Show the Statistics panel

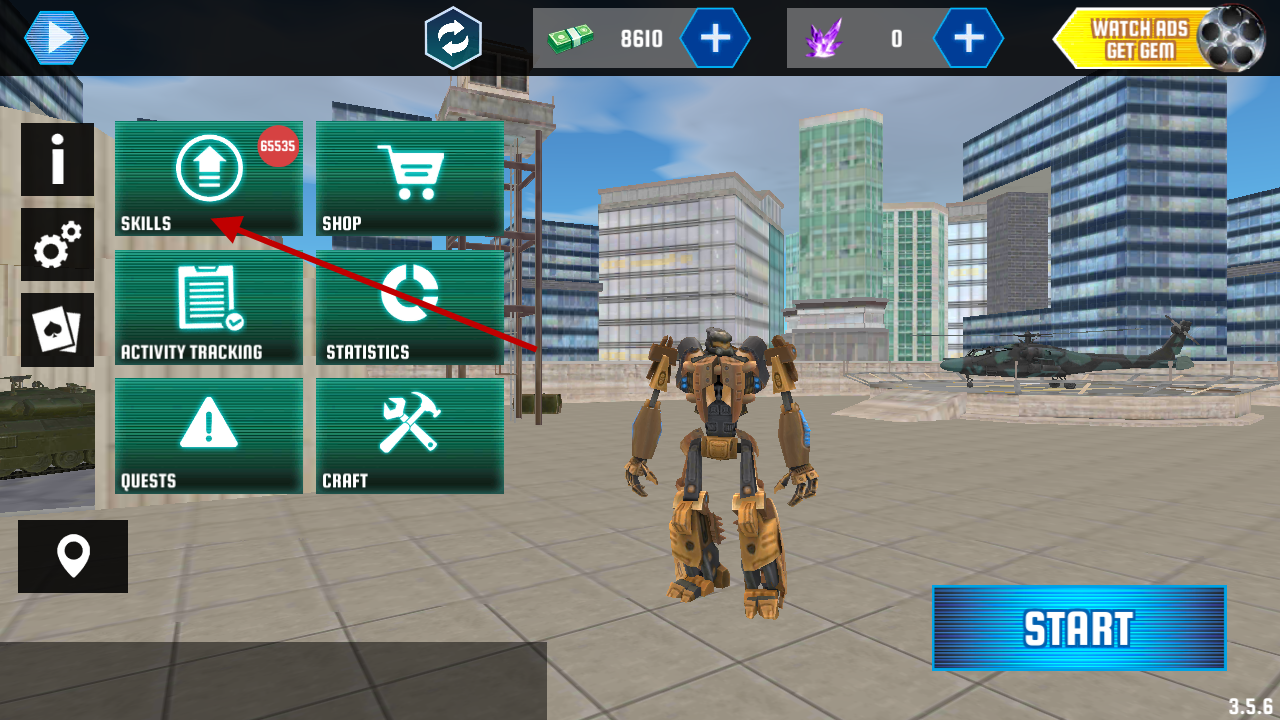[409, 307]
